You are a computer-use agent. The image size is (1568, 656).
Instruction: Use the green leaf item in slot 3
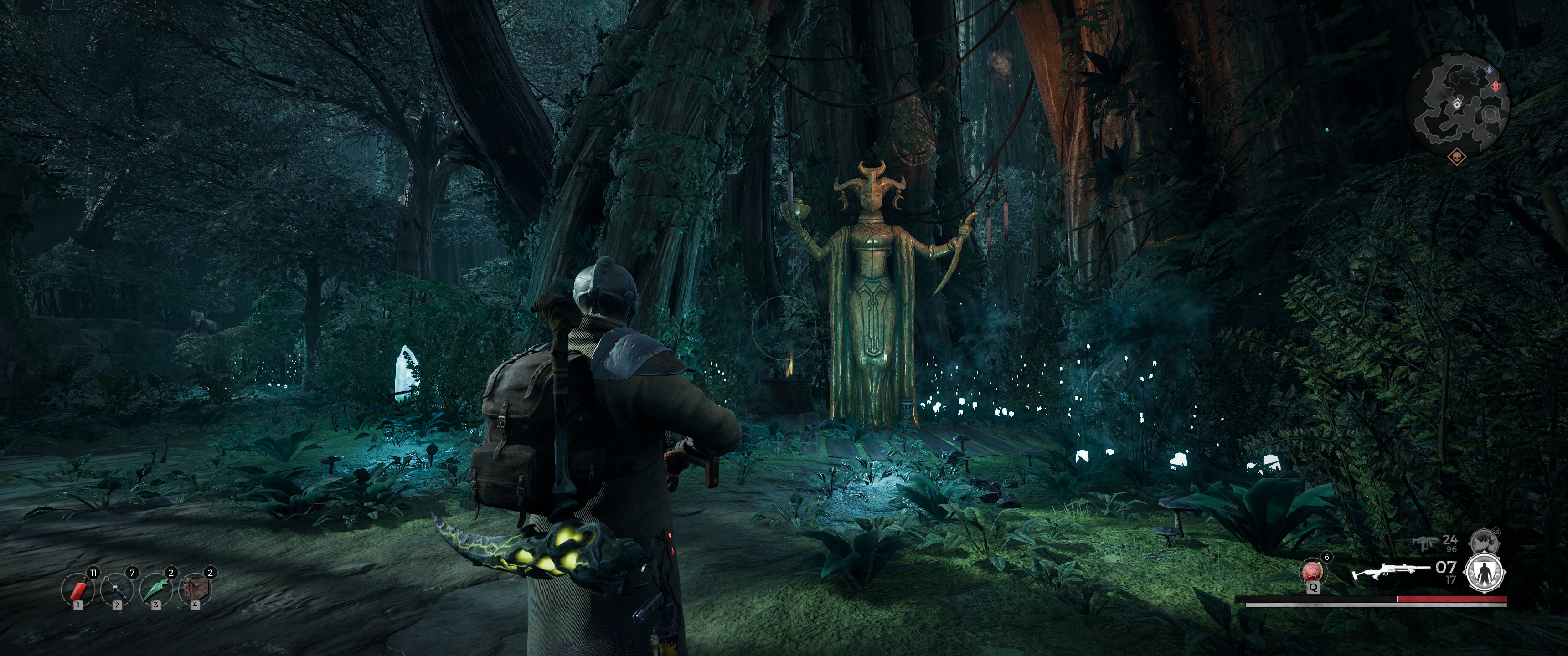pos(156,591)
